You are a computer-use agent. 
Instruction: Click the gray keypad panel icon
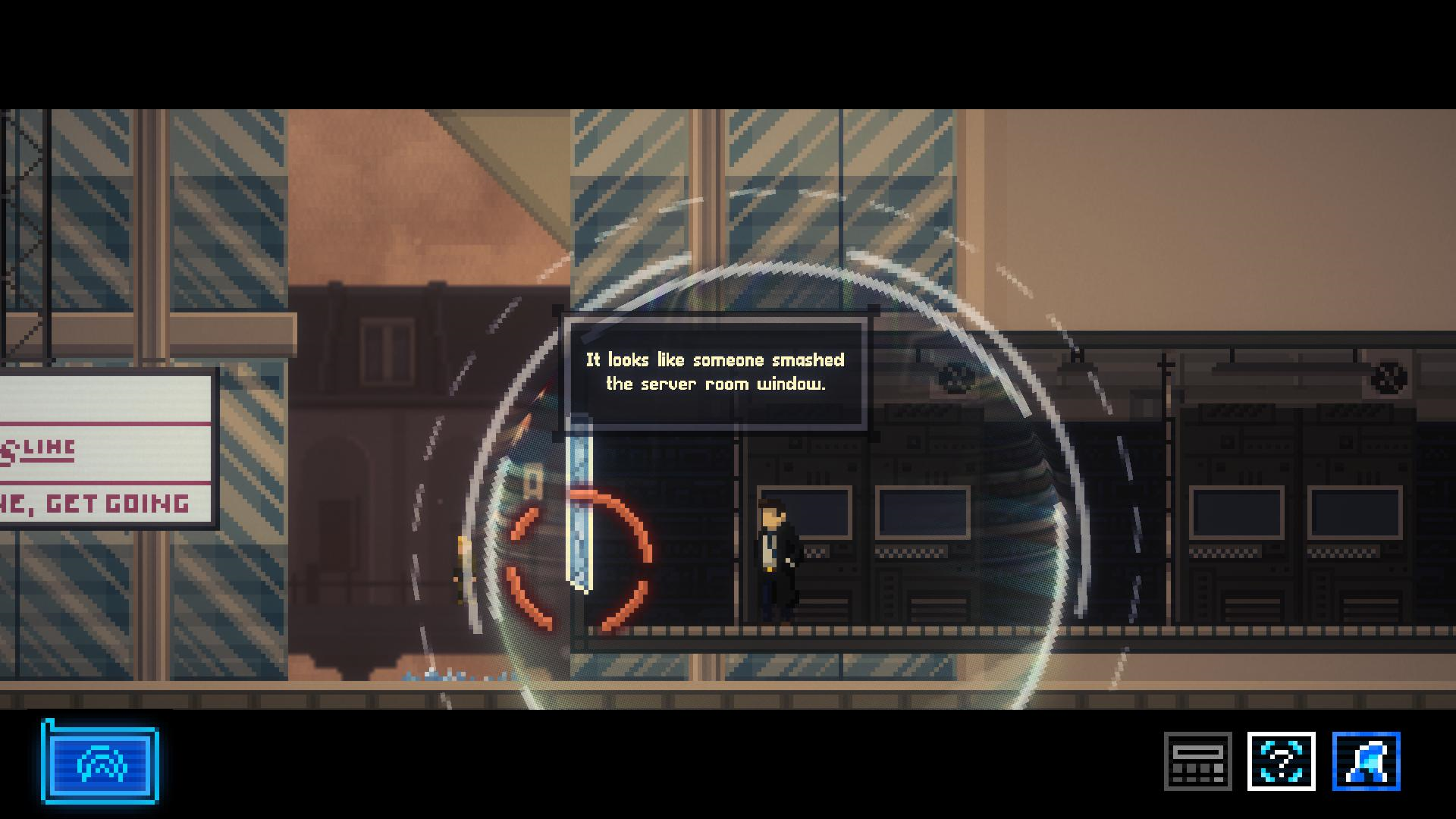1197,761
